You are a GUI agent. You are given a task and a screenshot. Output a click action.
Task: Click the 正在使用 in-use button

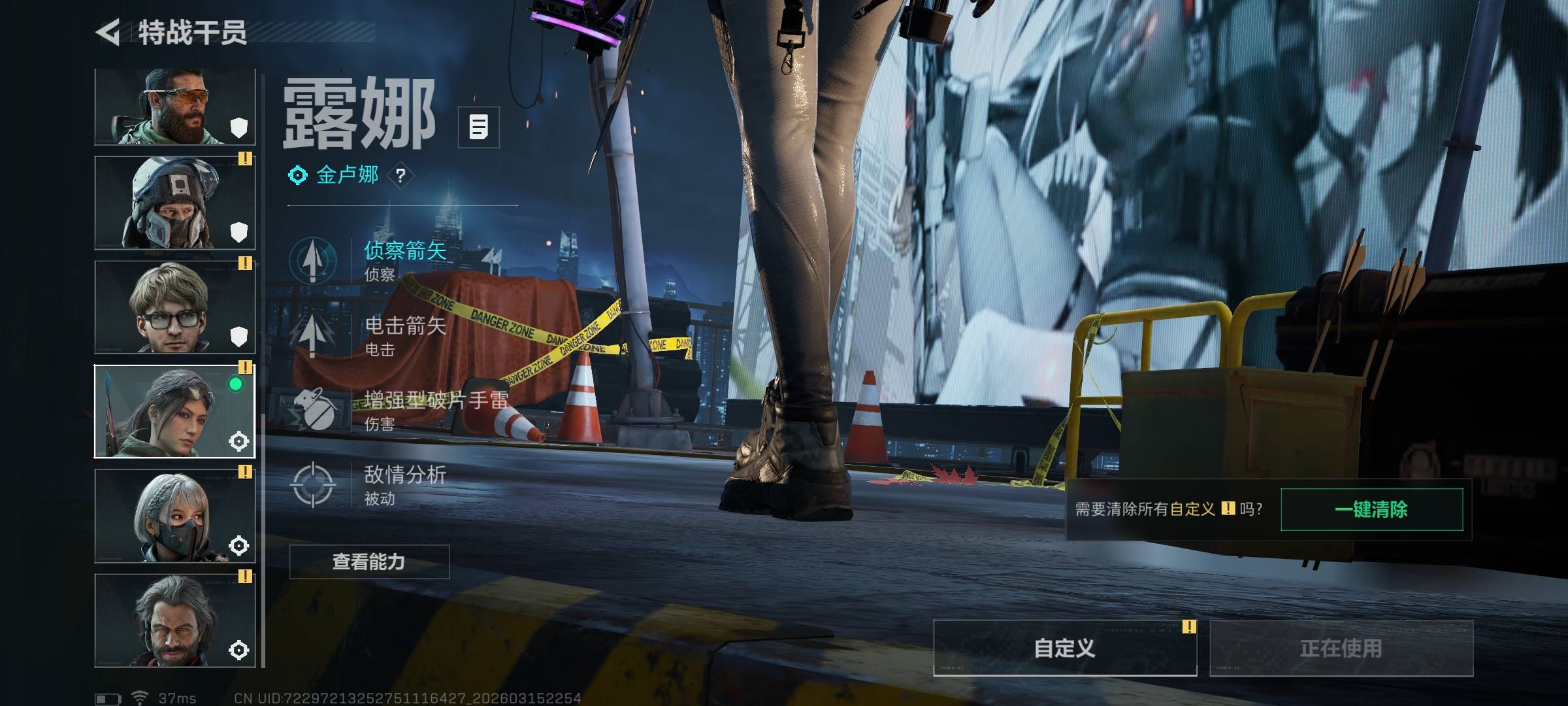click(x=1341, y=648)
